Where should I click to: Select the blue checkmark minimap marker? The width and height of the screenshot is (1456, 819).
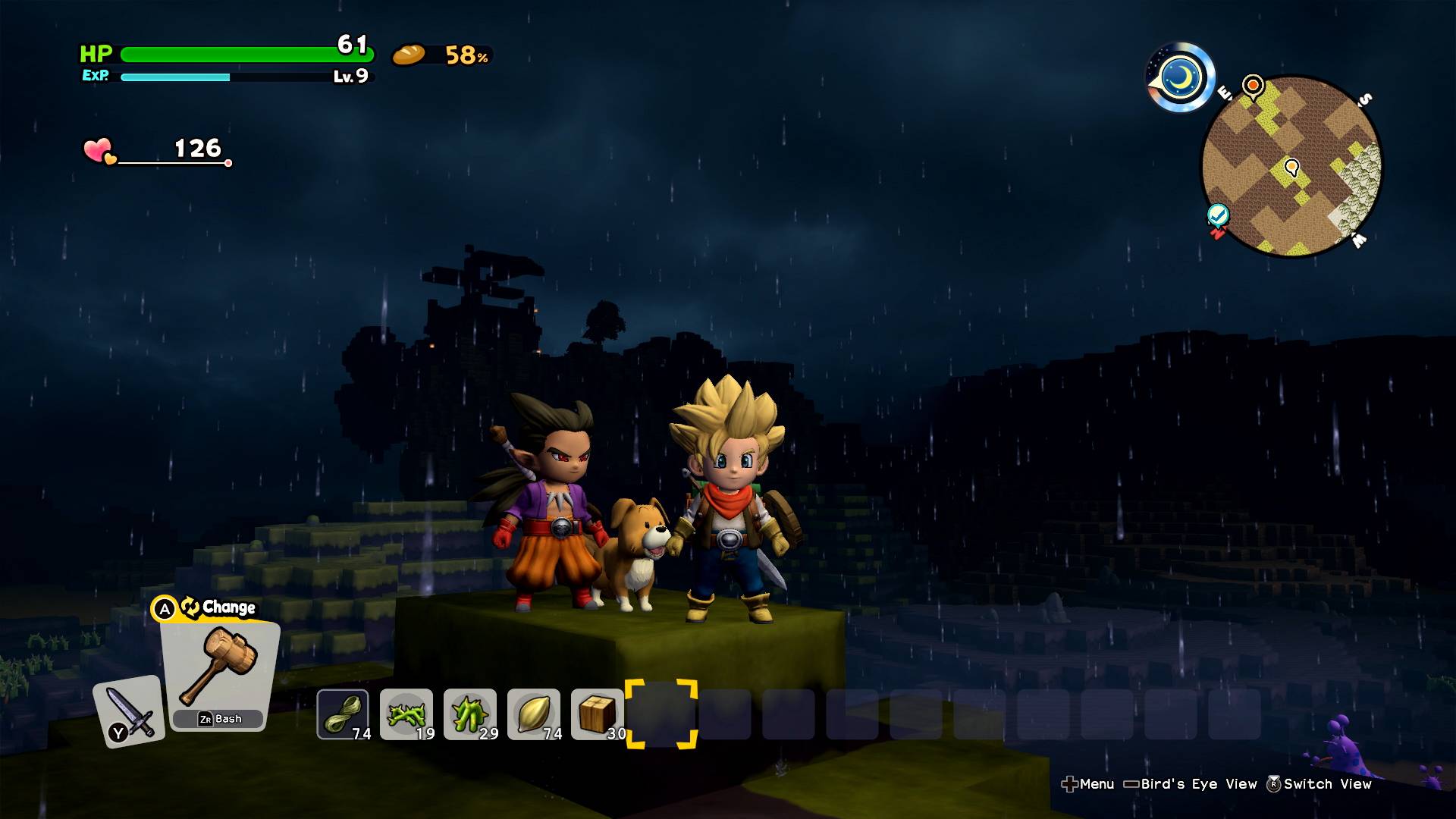click(x=1218, y=216)
